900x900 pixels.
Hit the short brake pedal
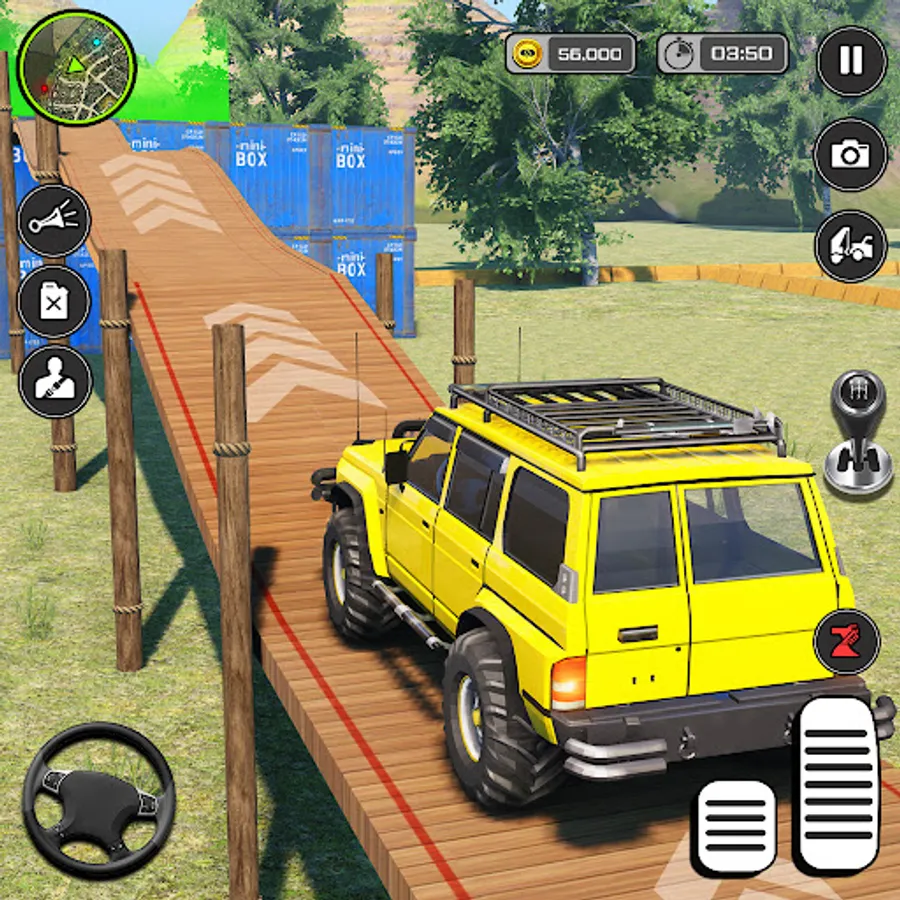click(735, 825)
